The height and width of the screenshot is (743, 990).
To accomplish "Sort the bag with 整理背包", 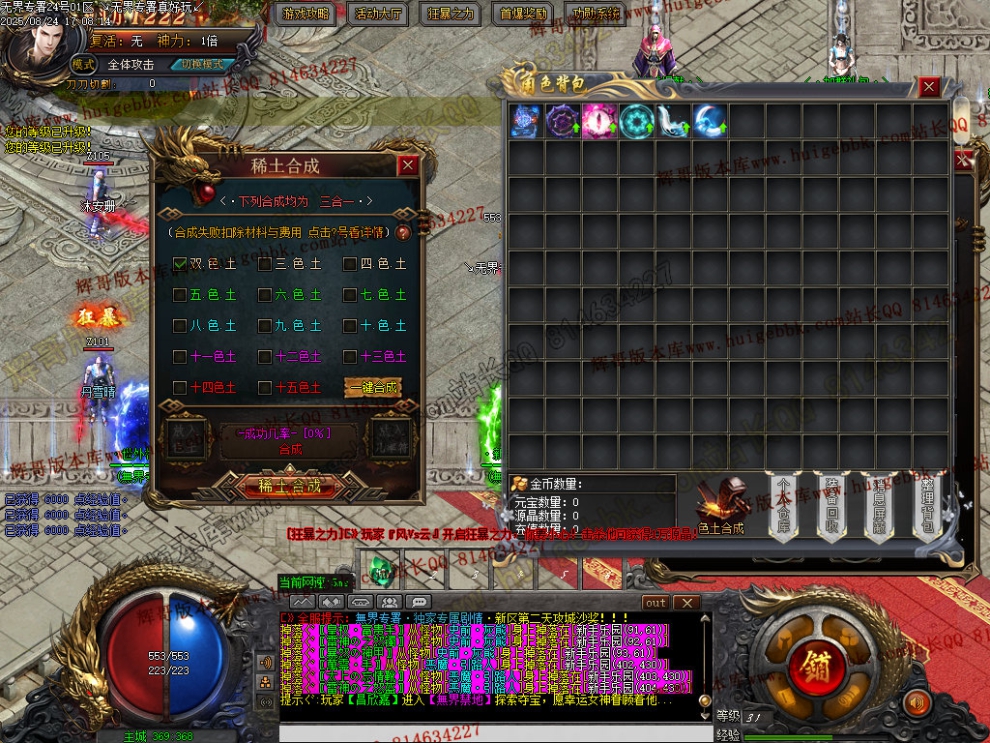I will [x=927, y=505].
